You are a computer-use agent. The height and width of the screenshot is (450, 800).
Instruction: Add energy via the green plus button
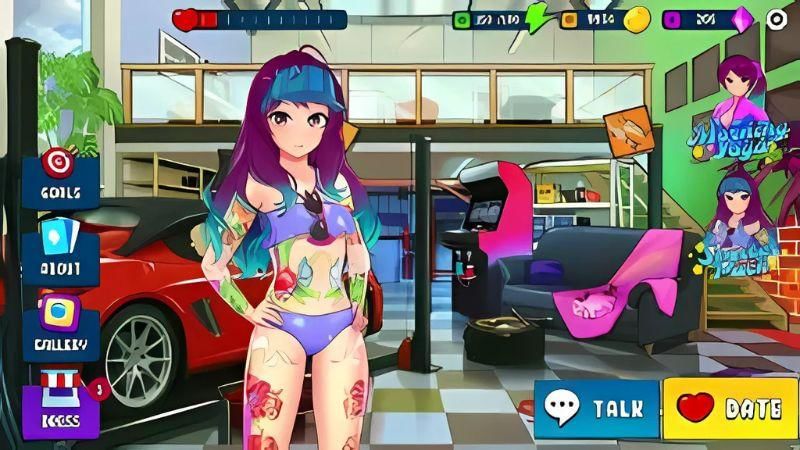[x=462, y=19]
